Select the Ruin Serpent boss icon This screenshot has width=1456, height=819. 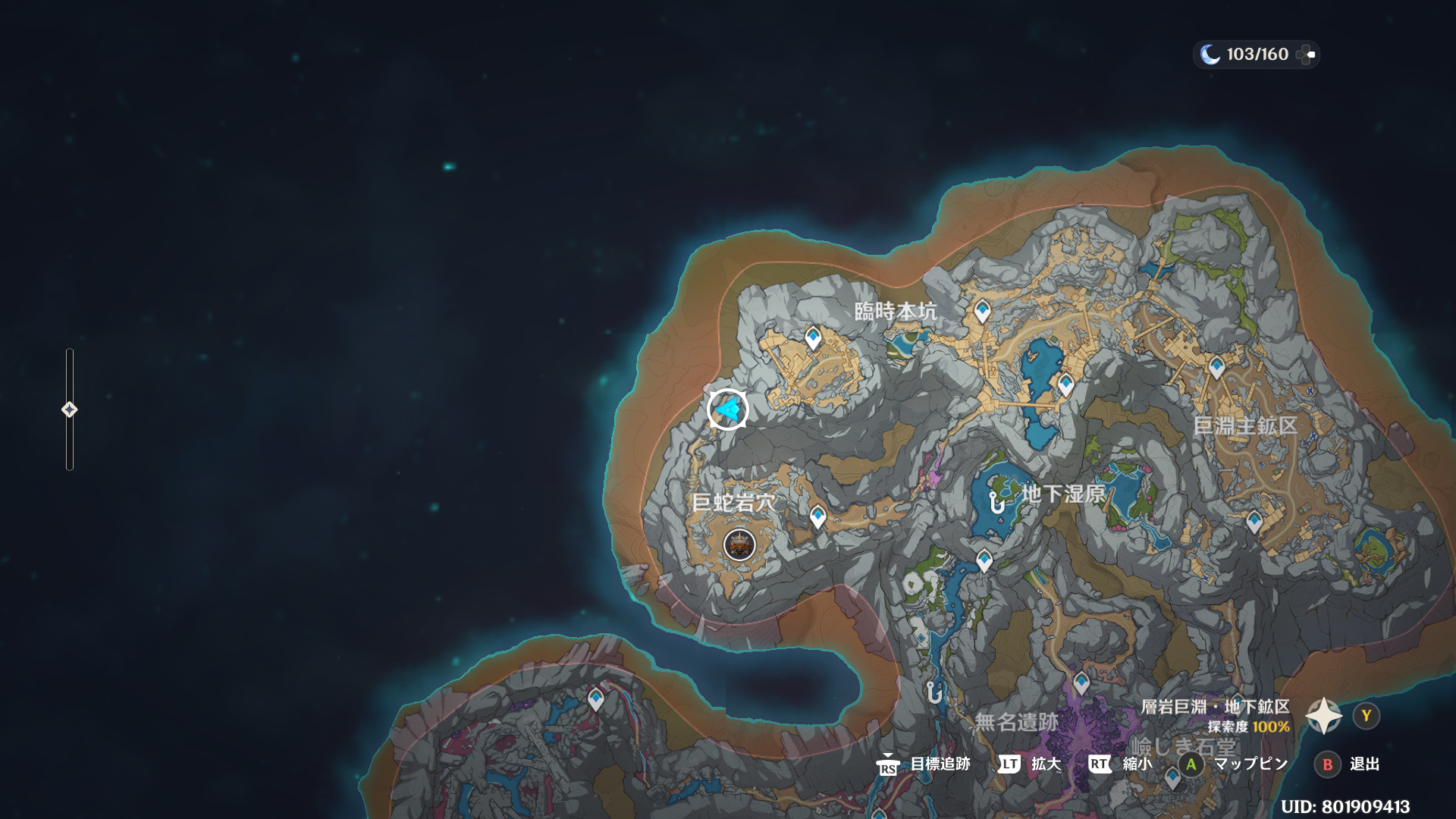pyautogui.click(x=739, y=544)
